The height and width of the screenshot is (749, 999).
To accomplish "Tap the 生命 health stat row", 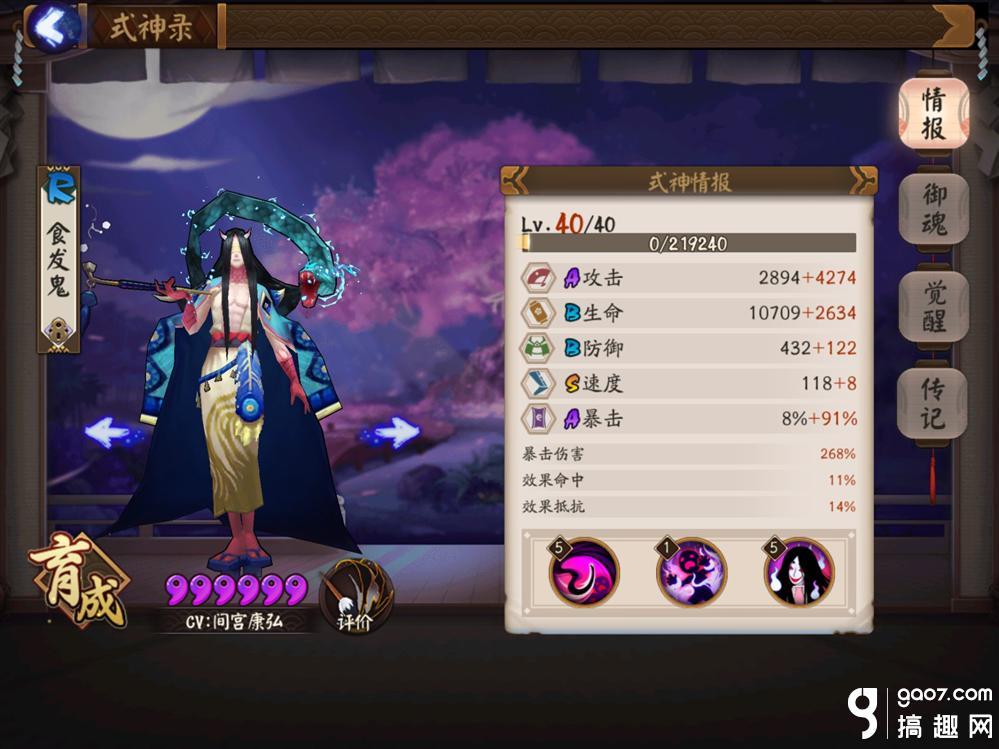I will click(689, 312).
